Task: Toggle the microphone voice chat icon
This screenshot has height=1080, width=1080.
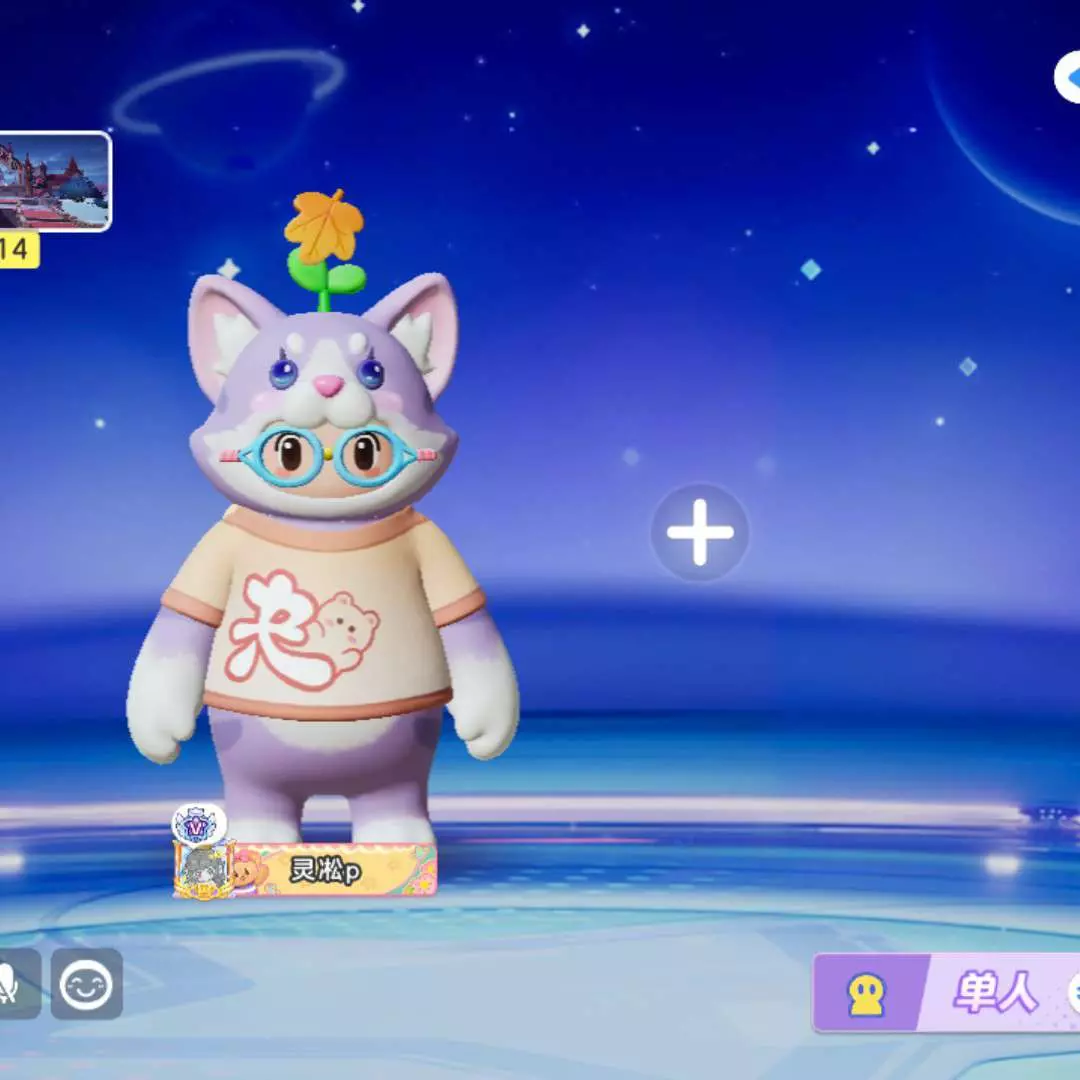Action: coord(14,984)
